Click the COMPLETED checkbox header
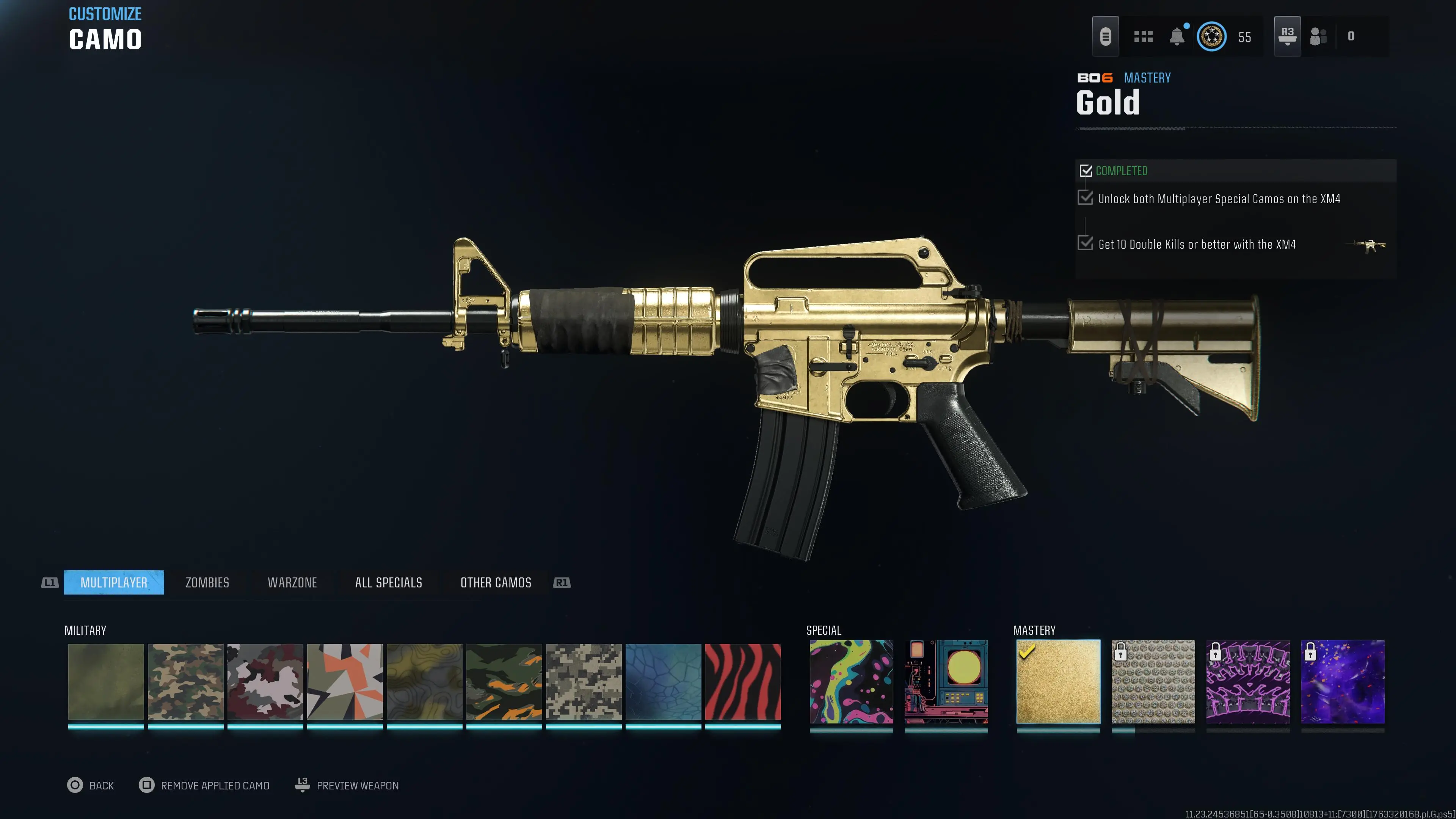The height and width of the screenshot is (819, 1456). pyautogui.click(x=1086, y=171)
